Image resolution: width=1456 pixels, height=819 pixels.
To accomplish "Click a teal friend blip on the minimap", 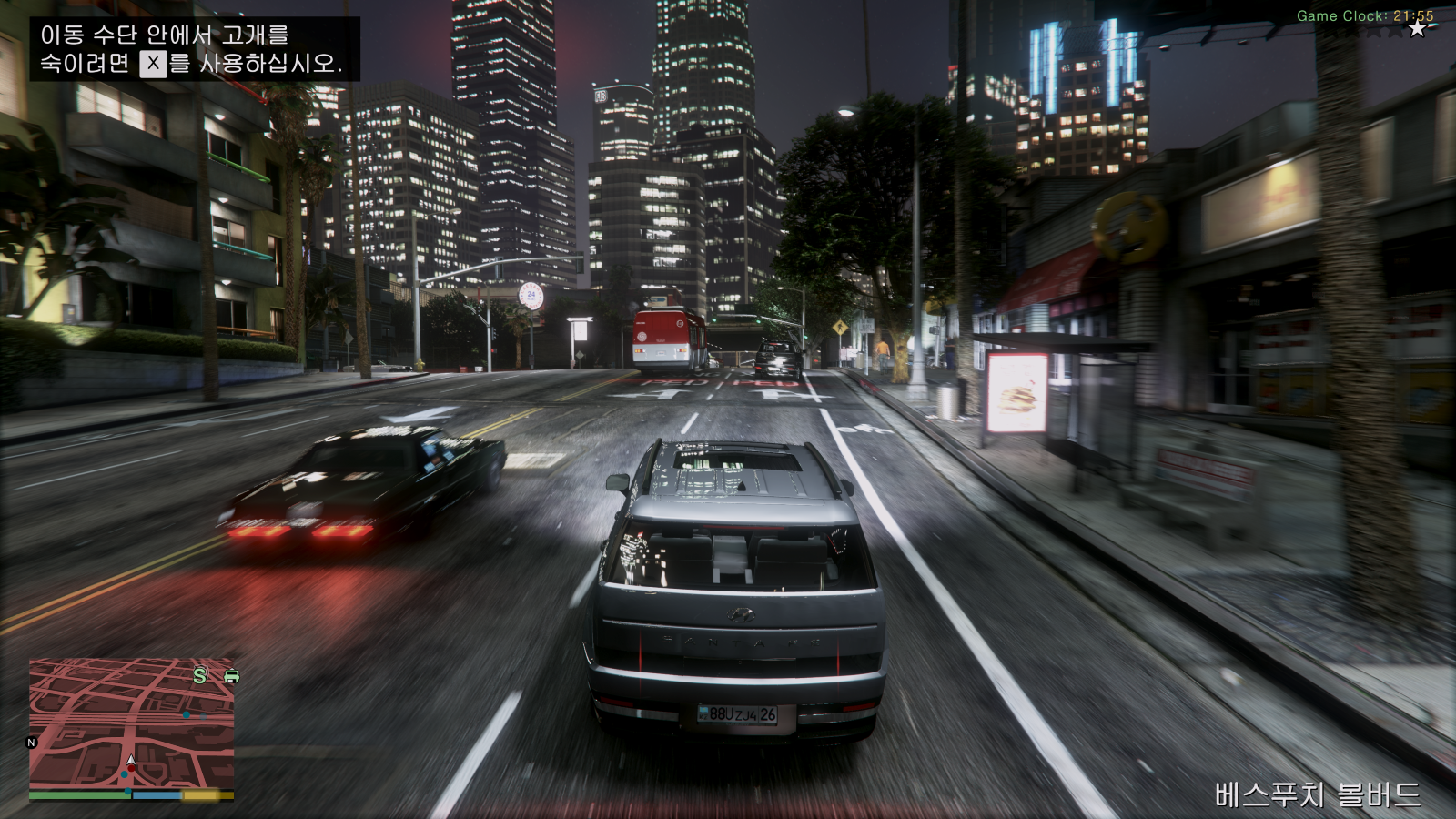I will (125, 774).
